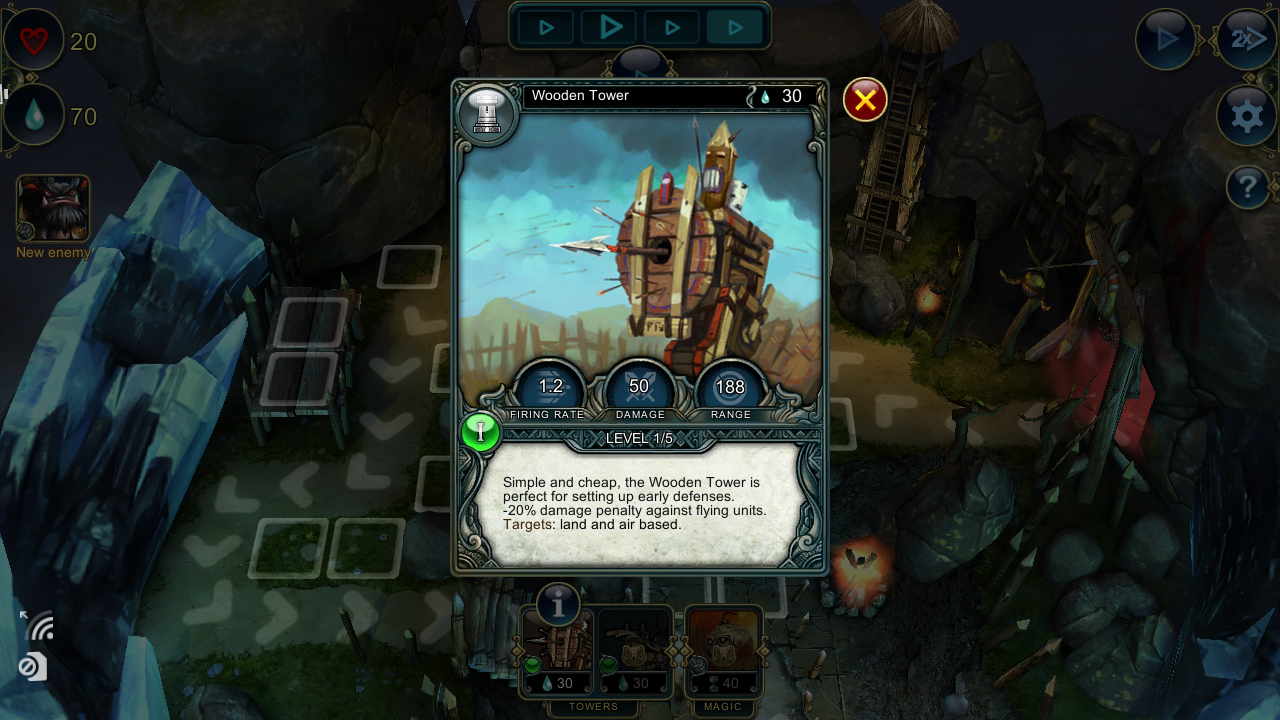The width and height of the screenshot is (1280, 720).
Task: Start the wave with the round play button
Action: tap(1166, 40)
